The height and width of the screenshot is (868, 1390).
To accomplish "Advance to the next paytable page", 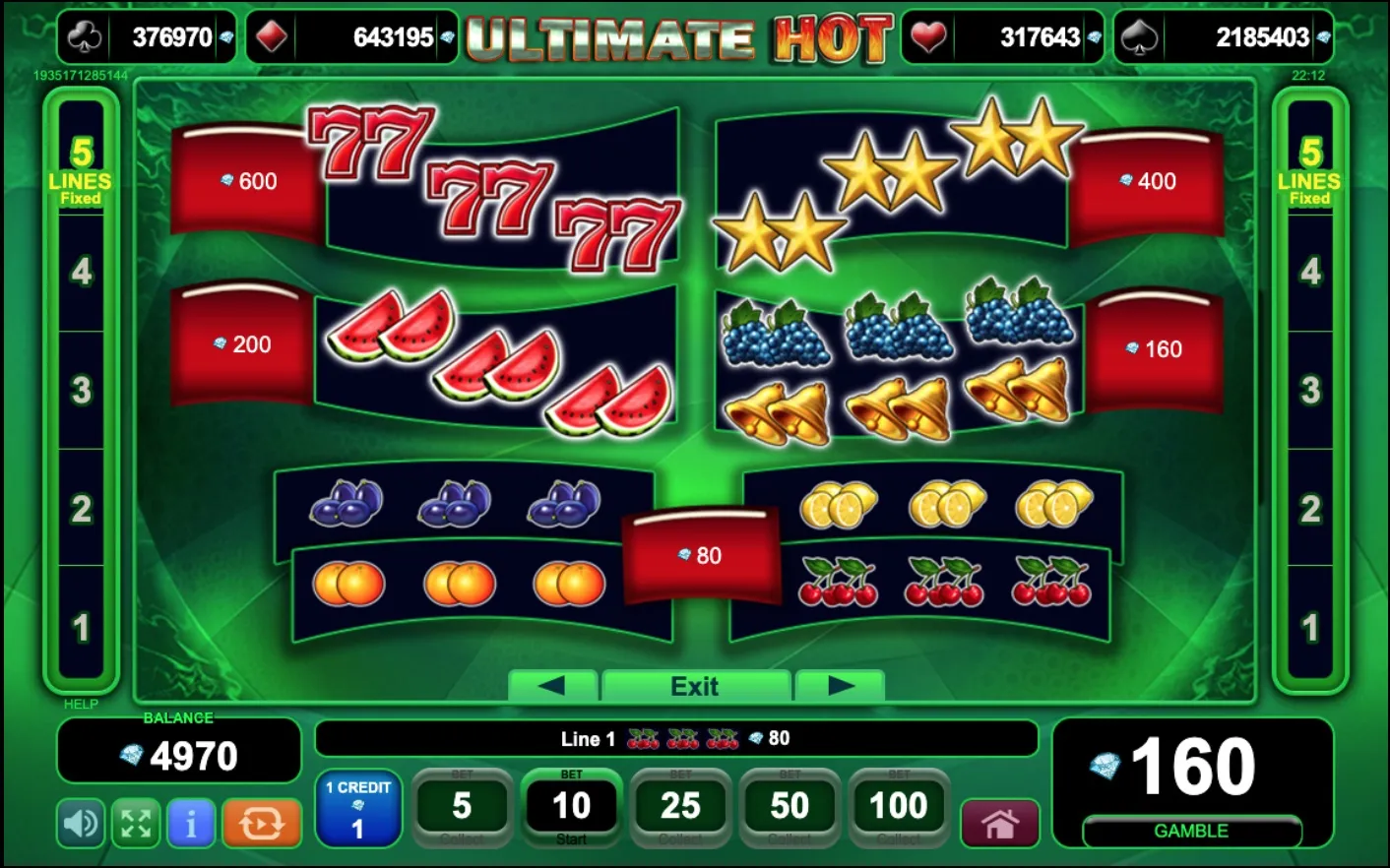I will 840,686.
